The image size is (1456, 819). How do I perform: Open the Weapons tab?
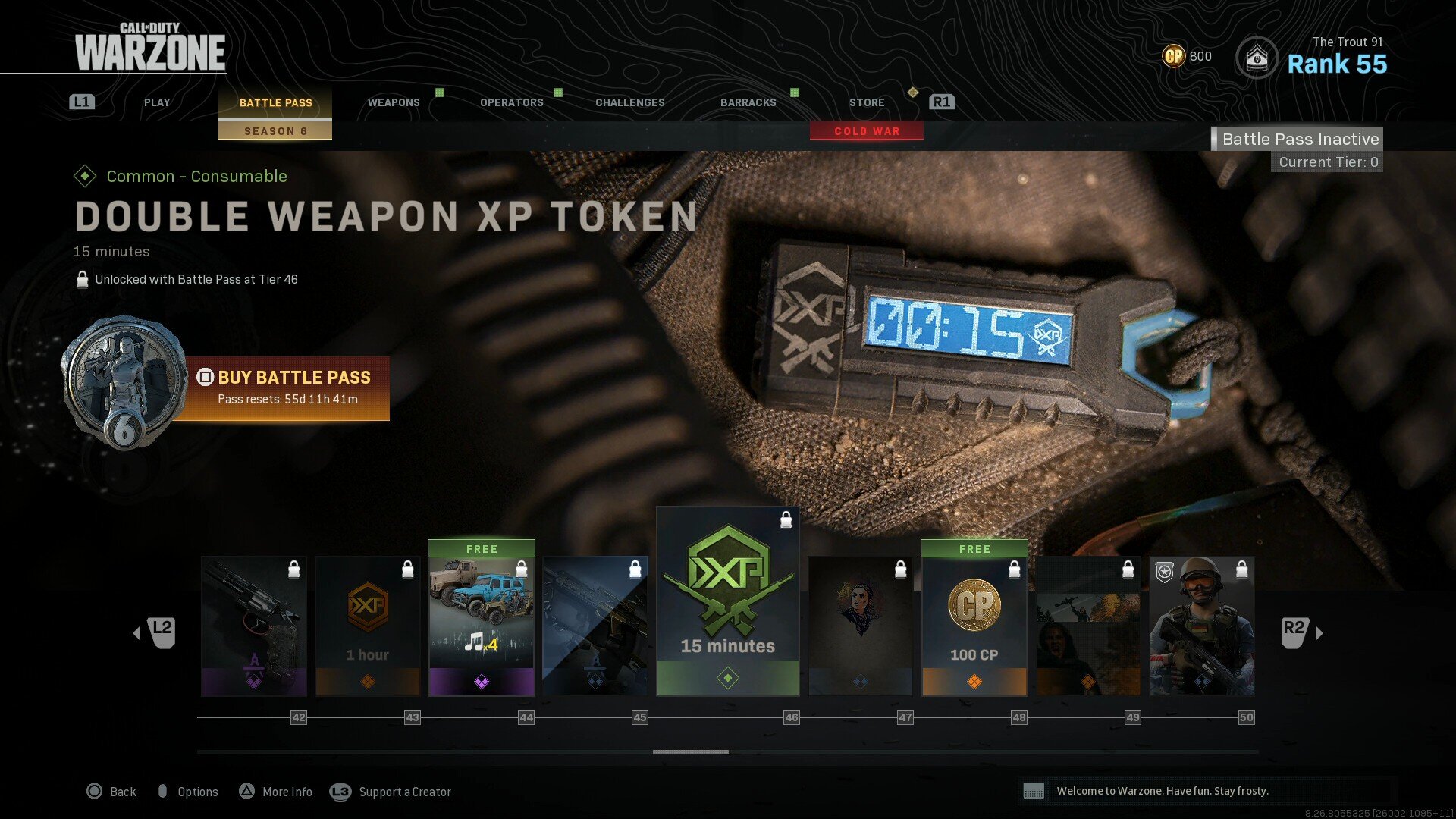click(x=394, y=102)
